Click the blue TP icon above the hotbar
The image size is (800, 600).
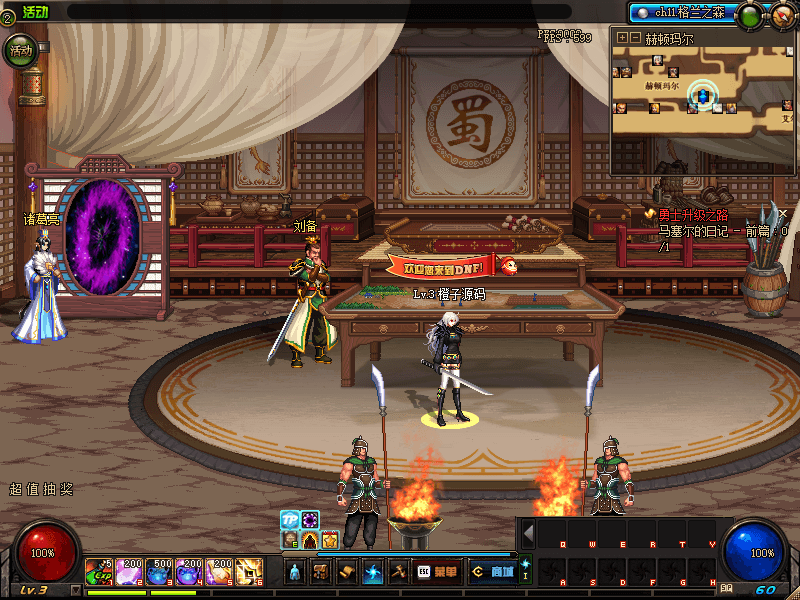click(289, 519)
